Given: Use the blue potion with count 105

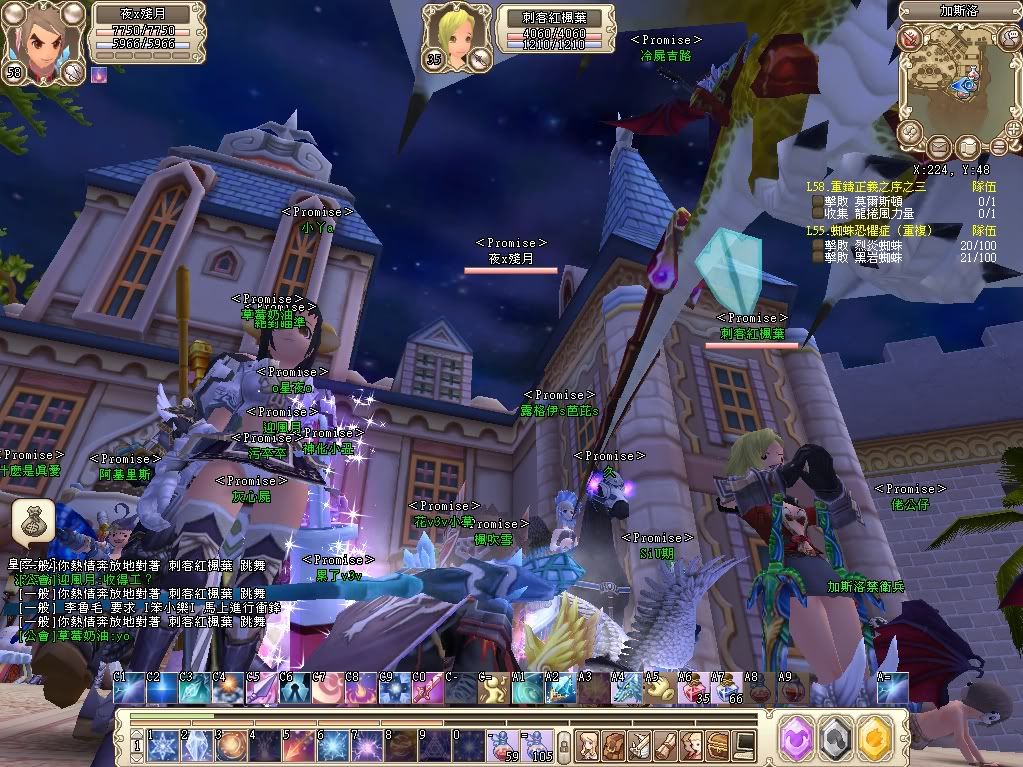Looking at the screenshot, I should 537,745.
